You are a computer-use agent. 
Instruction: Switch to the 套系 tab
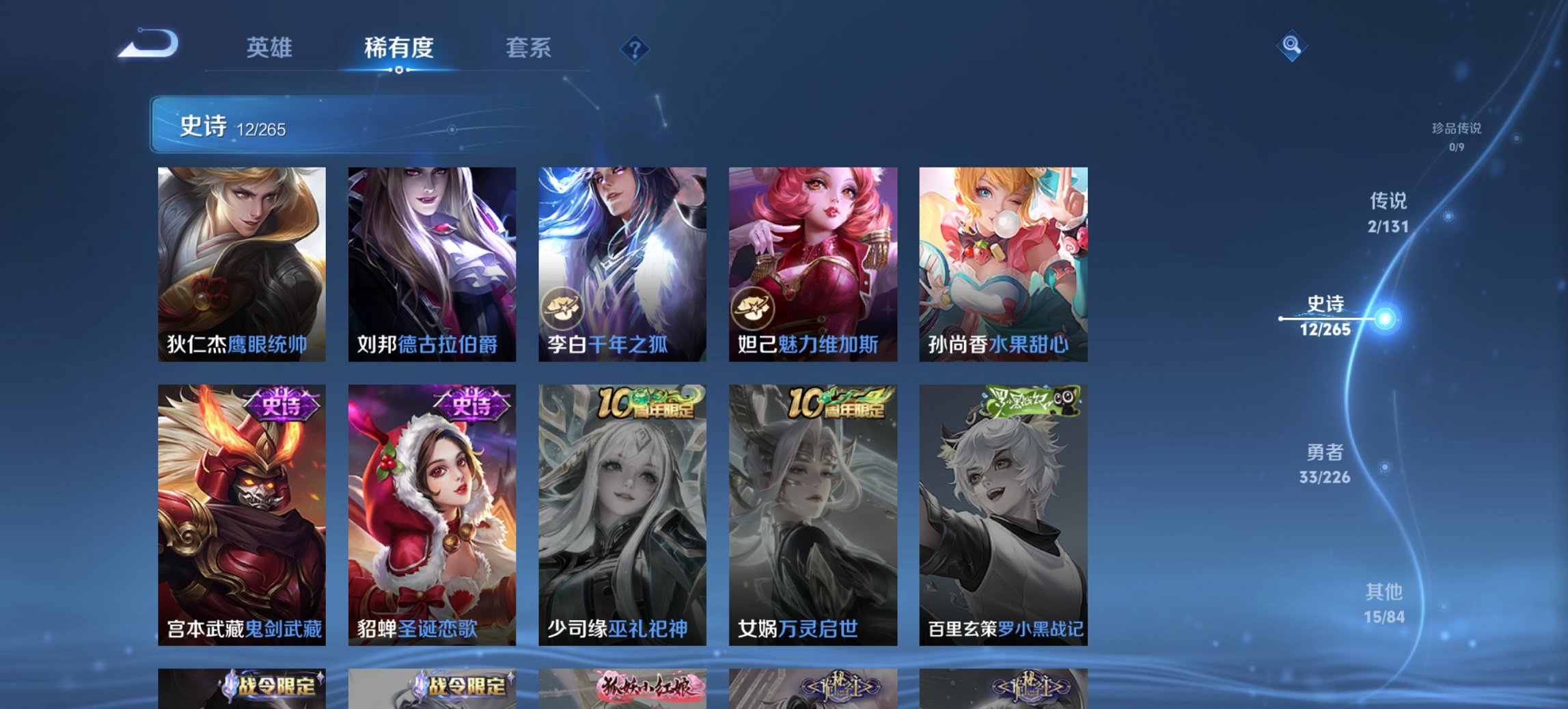[529, 48]
